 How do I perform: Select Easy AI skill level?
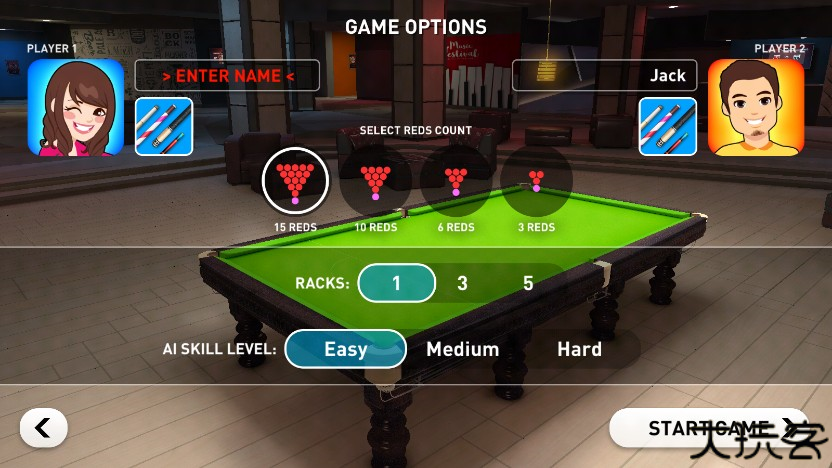click(345, 349)
